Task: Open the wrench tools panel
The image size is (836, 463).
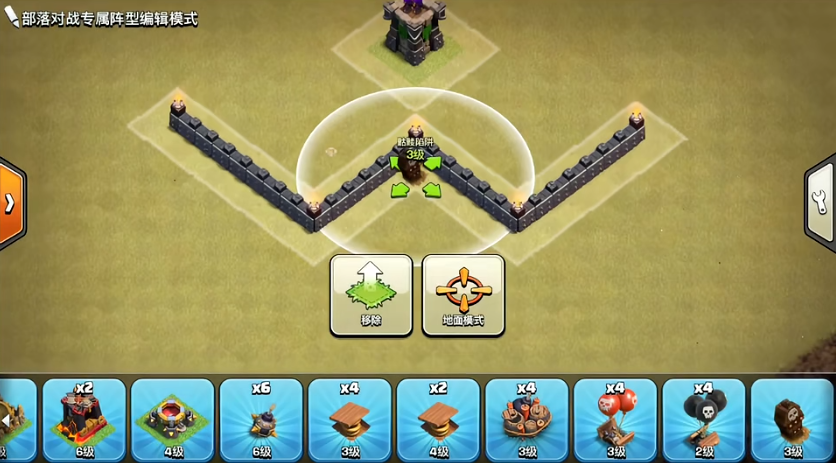Action: (x=823, y=203)
